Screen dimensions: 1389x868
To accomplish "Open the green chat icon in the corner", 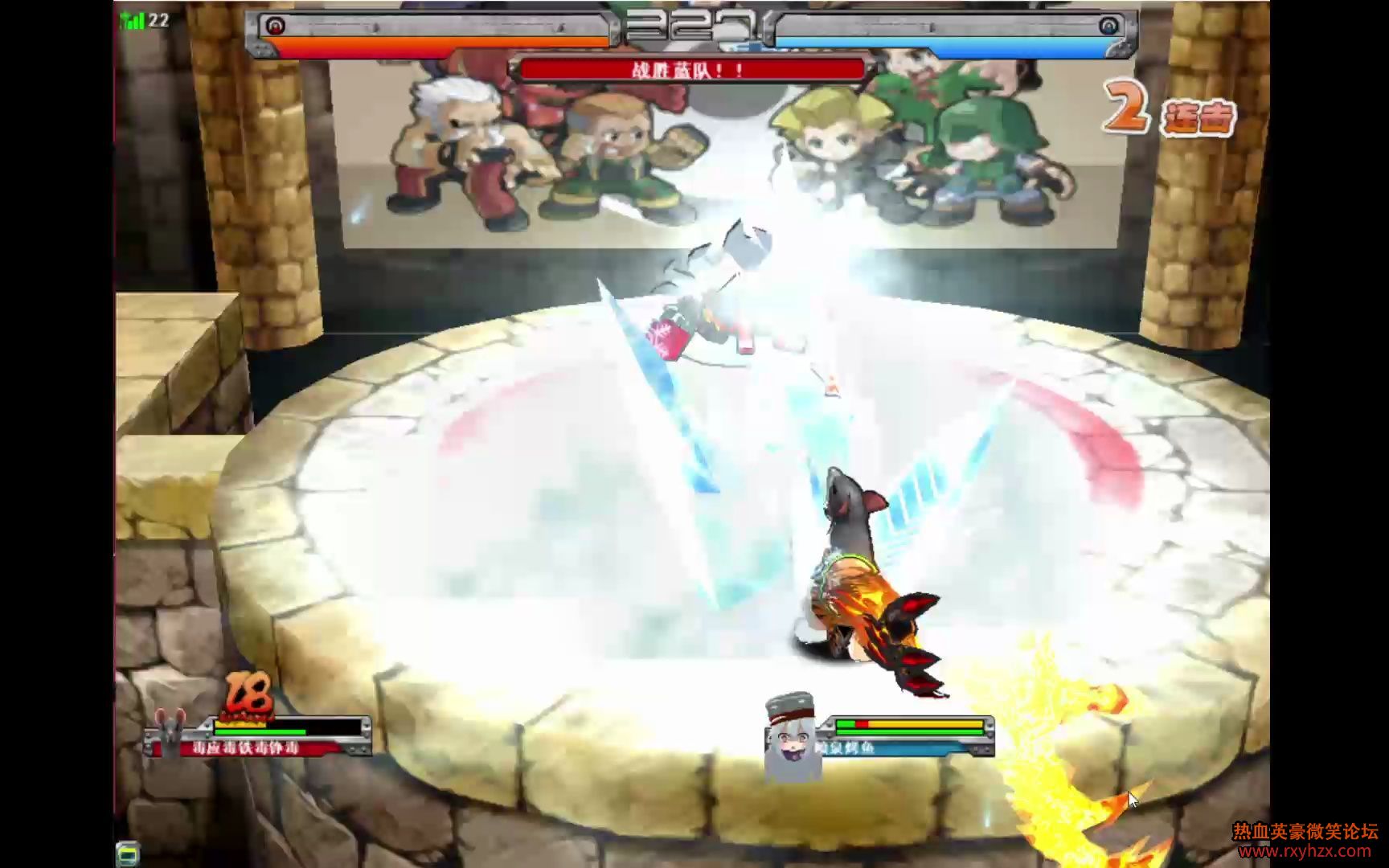I will point(127,854).
